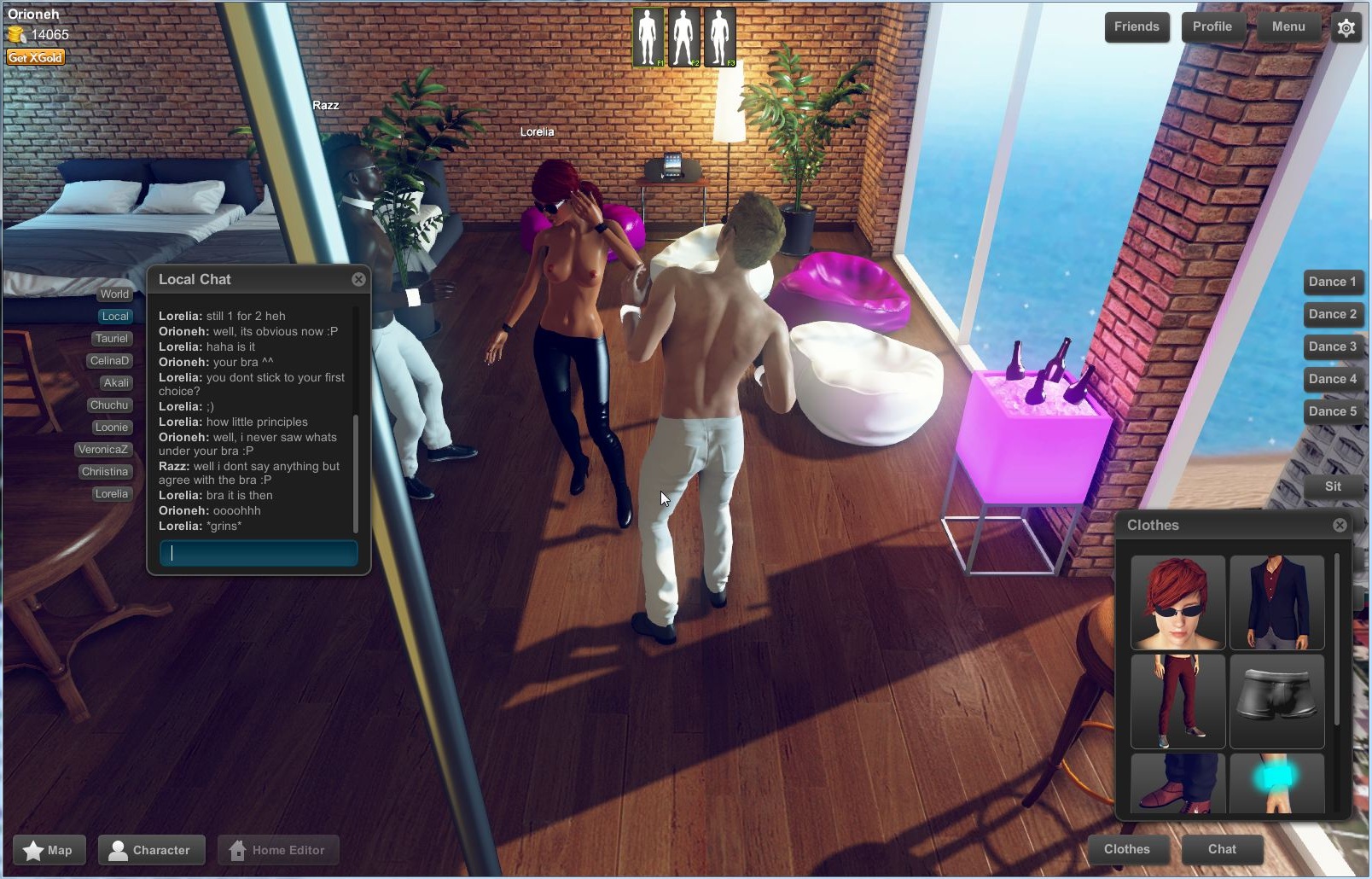
Task: Toggle the Sit pose
Action: pos(1334,487)
